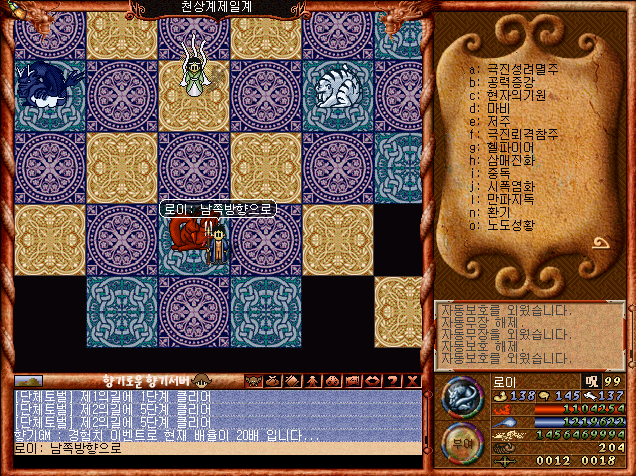Click the red lips toolbar icon
The height and width of the screenshot is (476, 636).
tap(372, 380)
